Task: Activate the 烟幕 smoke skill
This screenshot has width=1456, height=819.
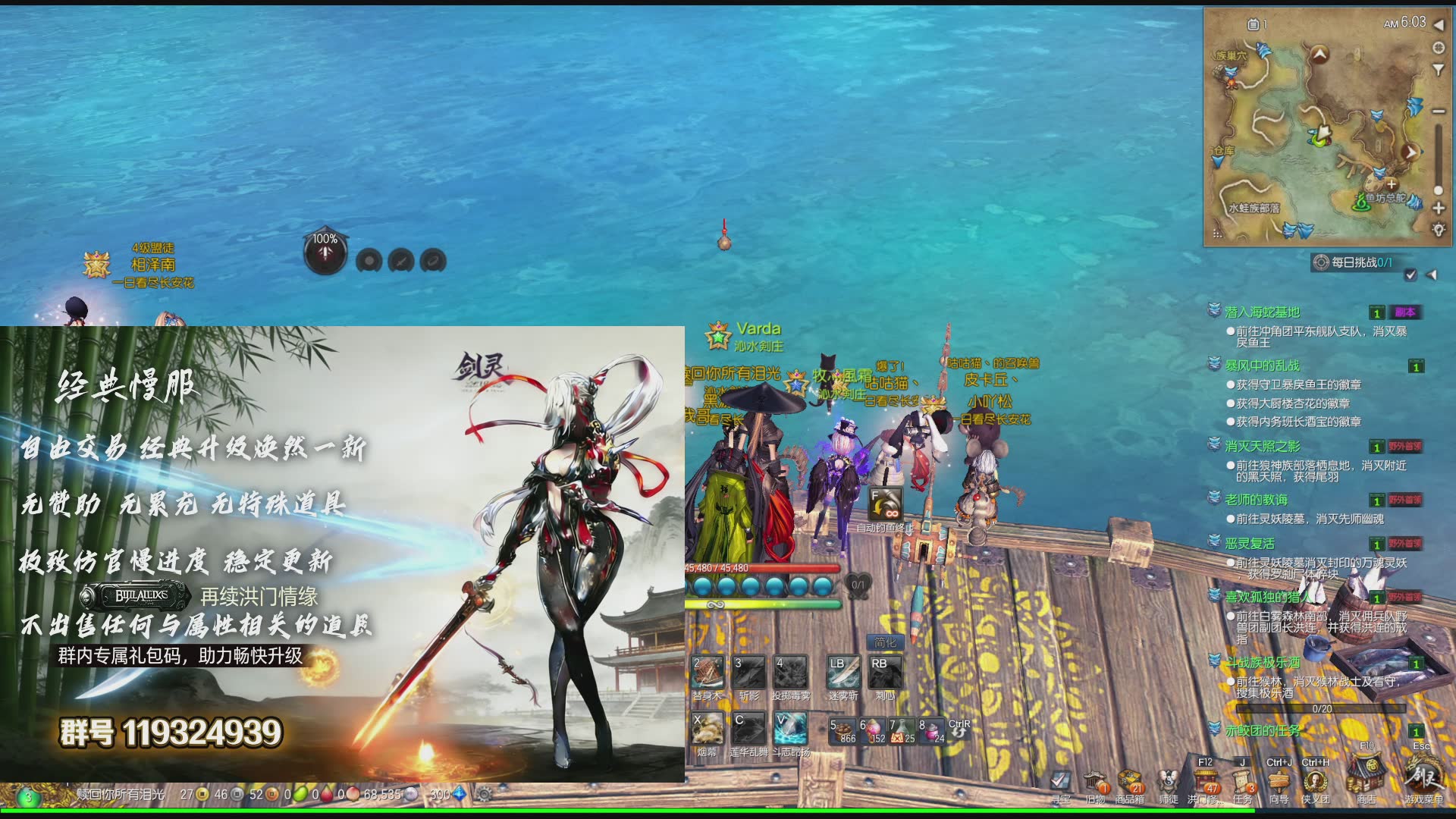Action: click(x=708, y=729)
